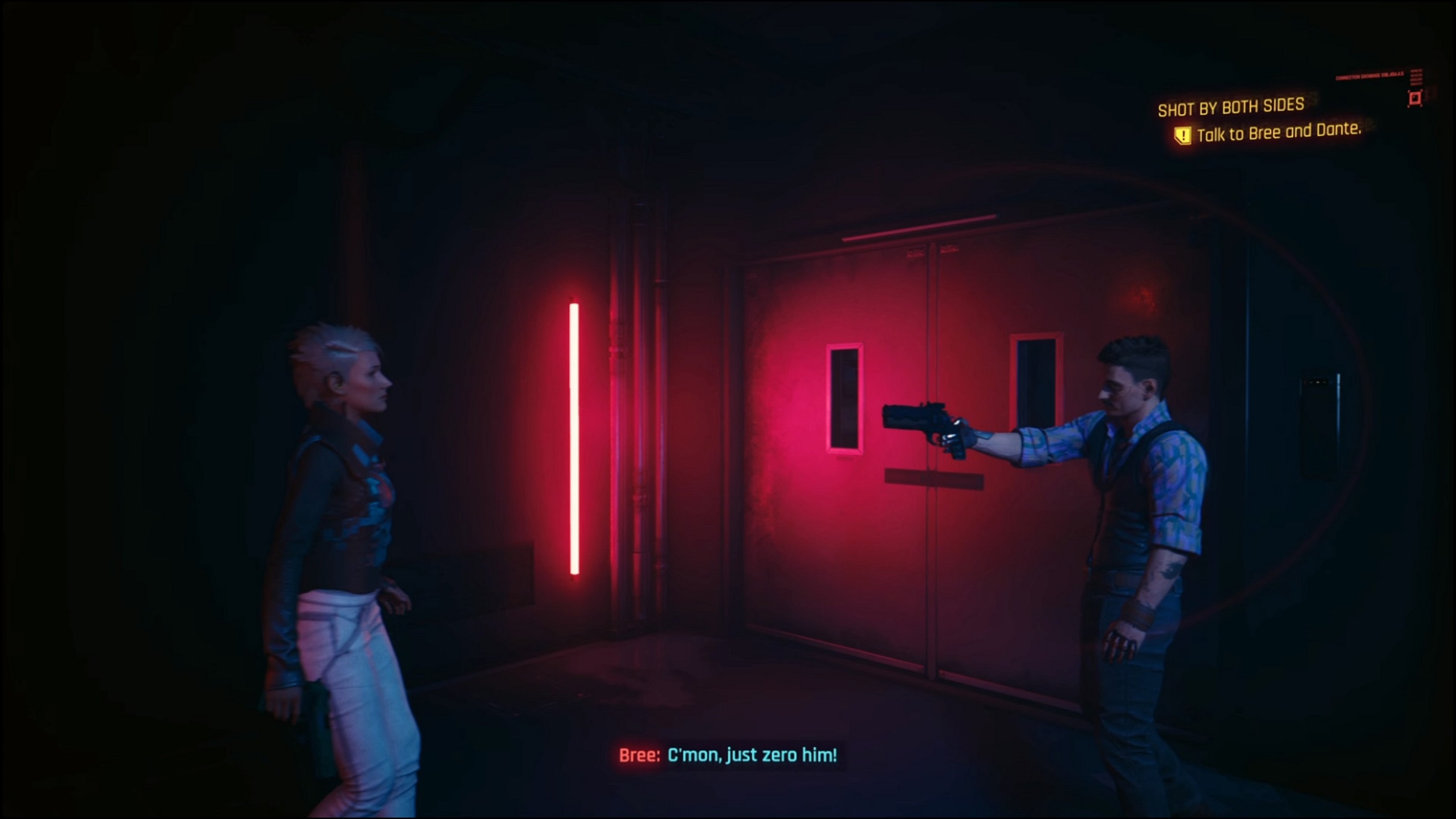Select the red square scanner reticle icon
This screenshot has width=1456, height=819.
click(1415, 99)
